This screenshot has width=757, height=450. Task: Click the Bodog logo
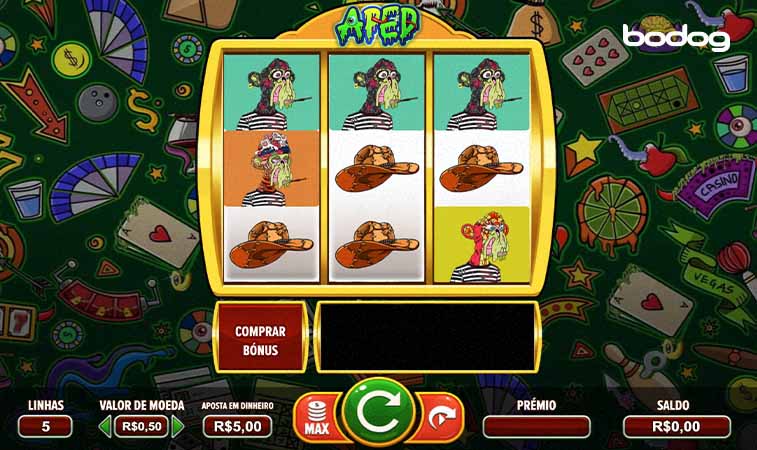676,37
